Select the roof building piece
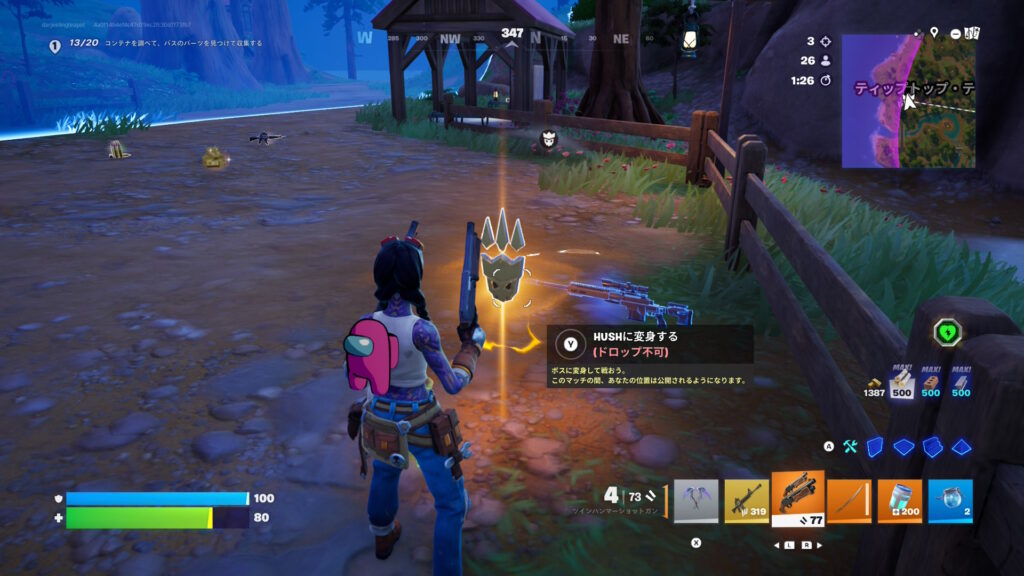Screen dimensions: 1024x576 [x=961, y=446]
